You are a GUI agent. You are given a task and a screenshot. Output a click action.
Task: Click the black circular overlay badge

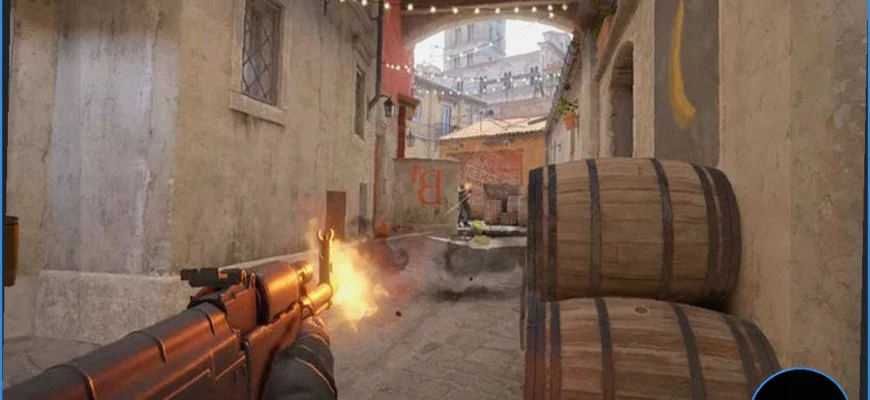pyautogui.click(x=799, y=386)
